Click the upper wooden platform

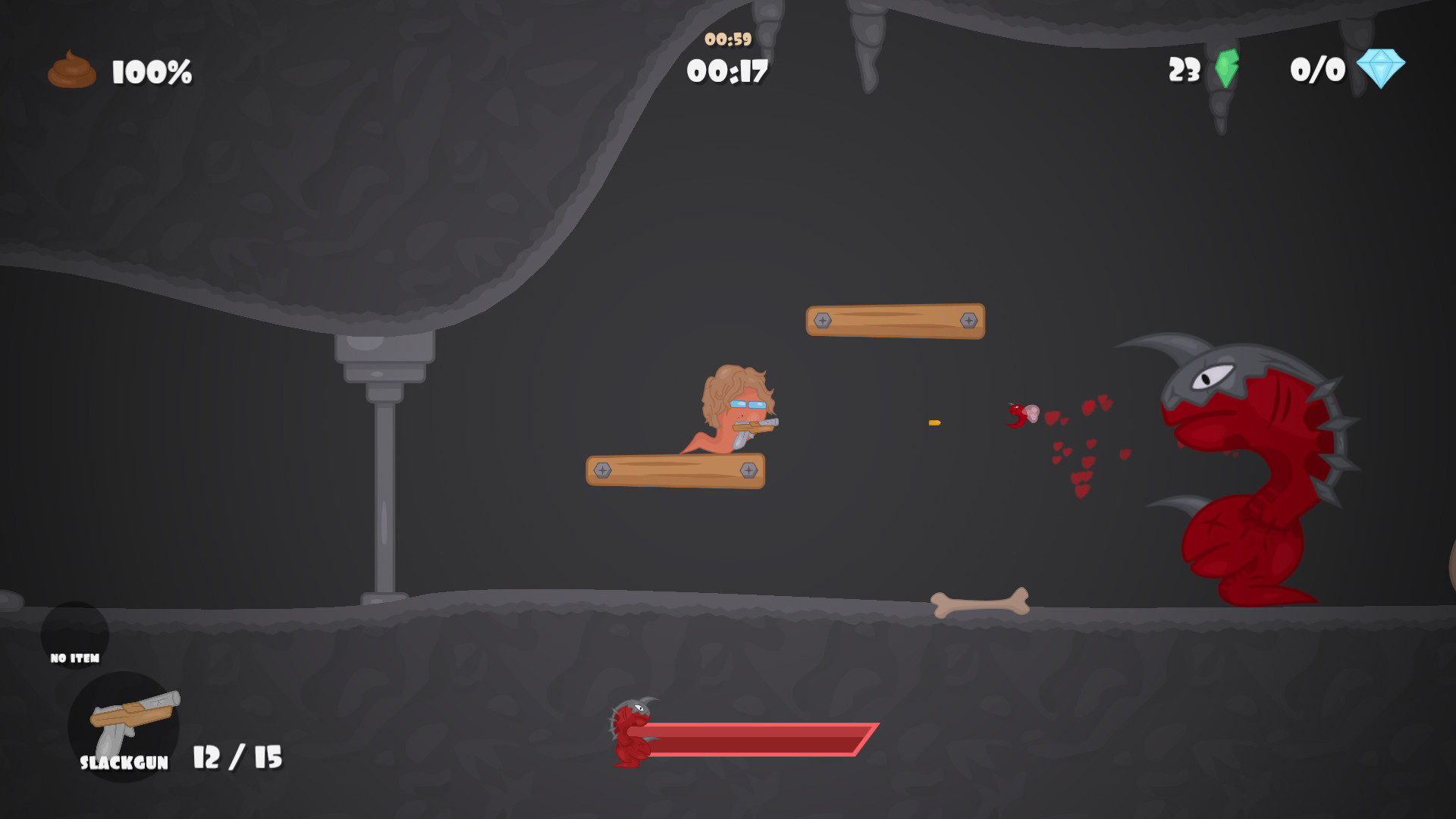pos(895,319)
